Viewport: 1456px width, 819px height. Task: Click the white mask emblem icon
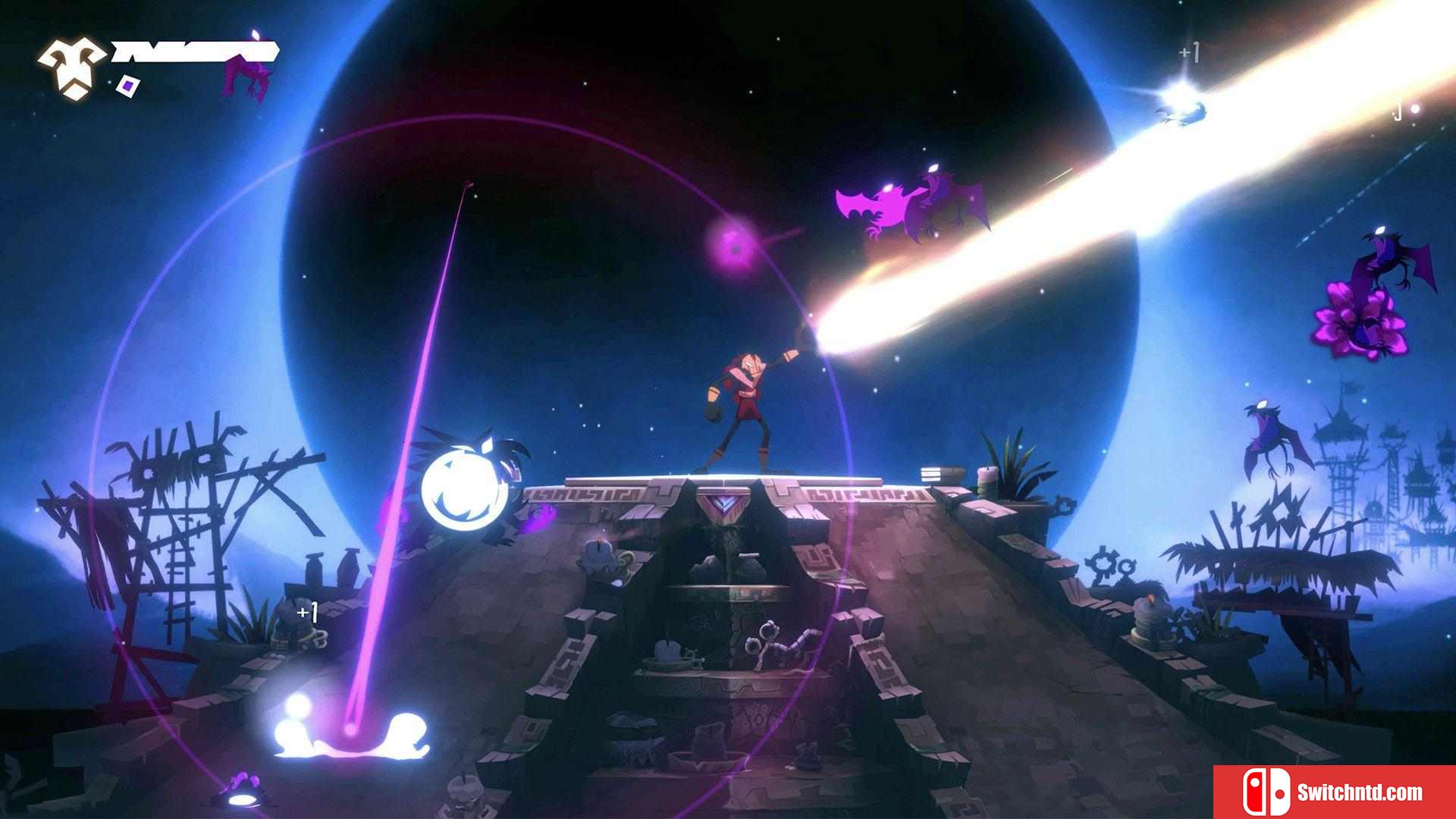pos(72,67)
